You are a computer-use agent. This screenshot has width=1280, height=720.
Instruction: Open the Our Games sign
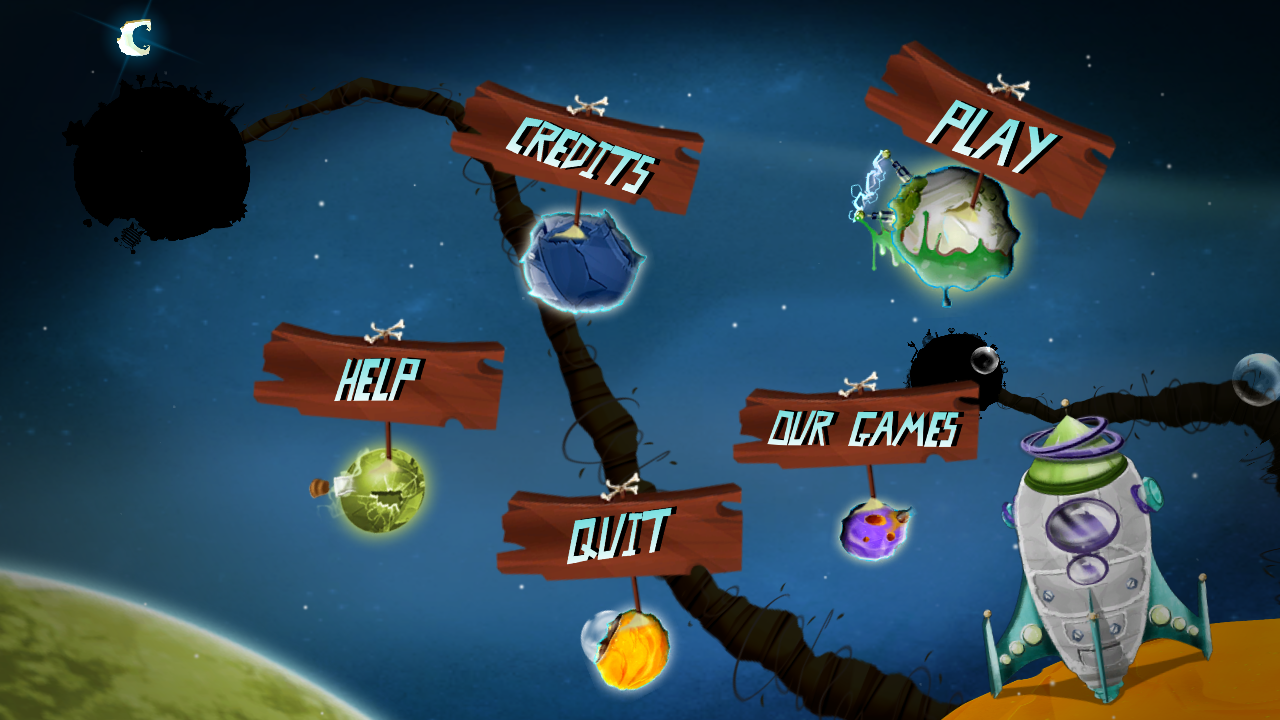[861, 428]
